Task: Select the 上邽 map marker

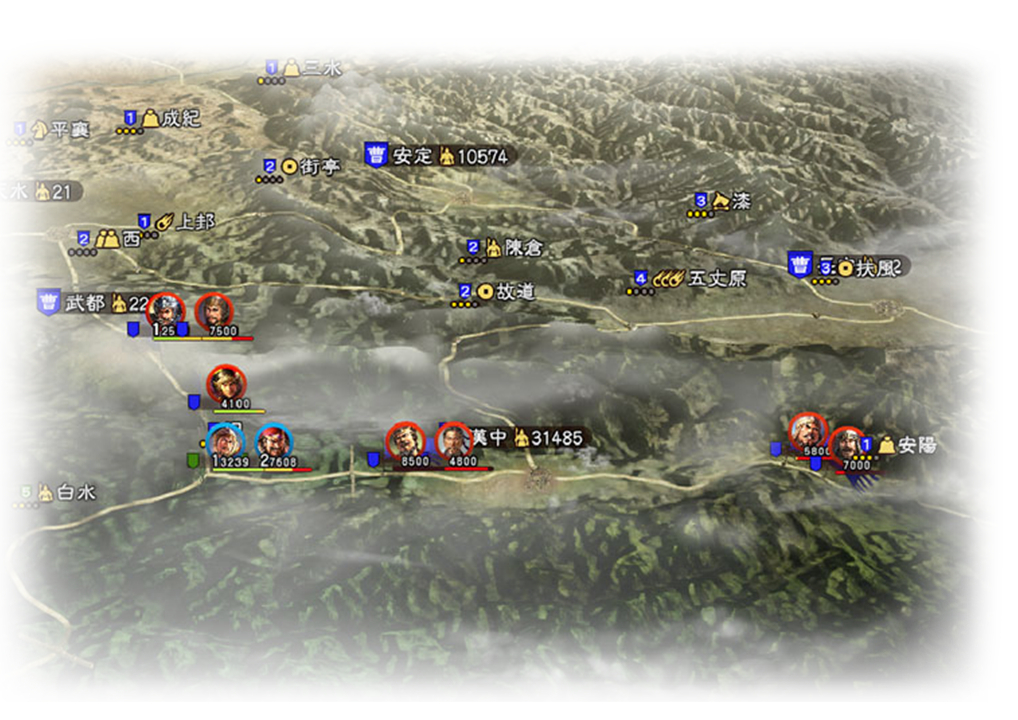Action: click(195, 221)
